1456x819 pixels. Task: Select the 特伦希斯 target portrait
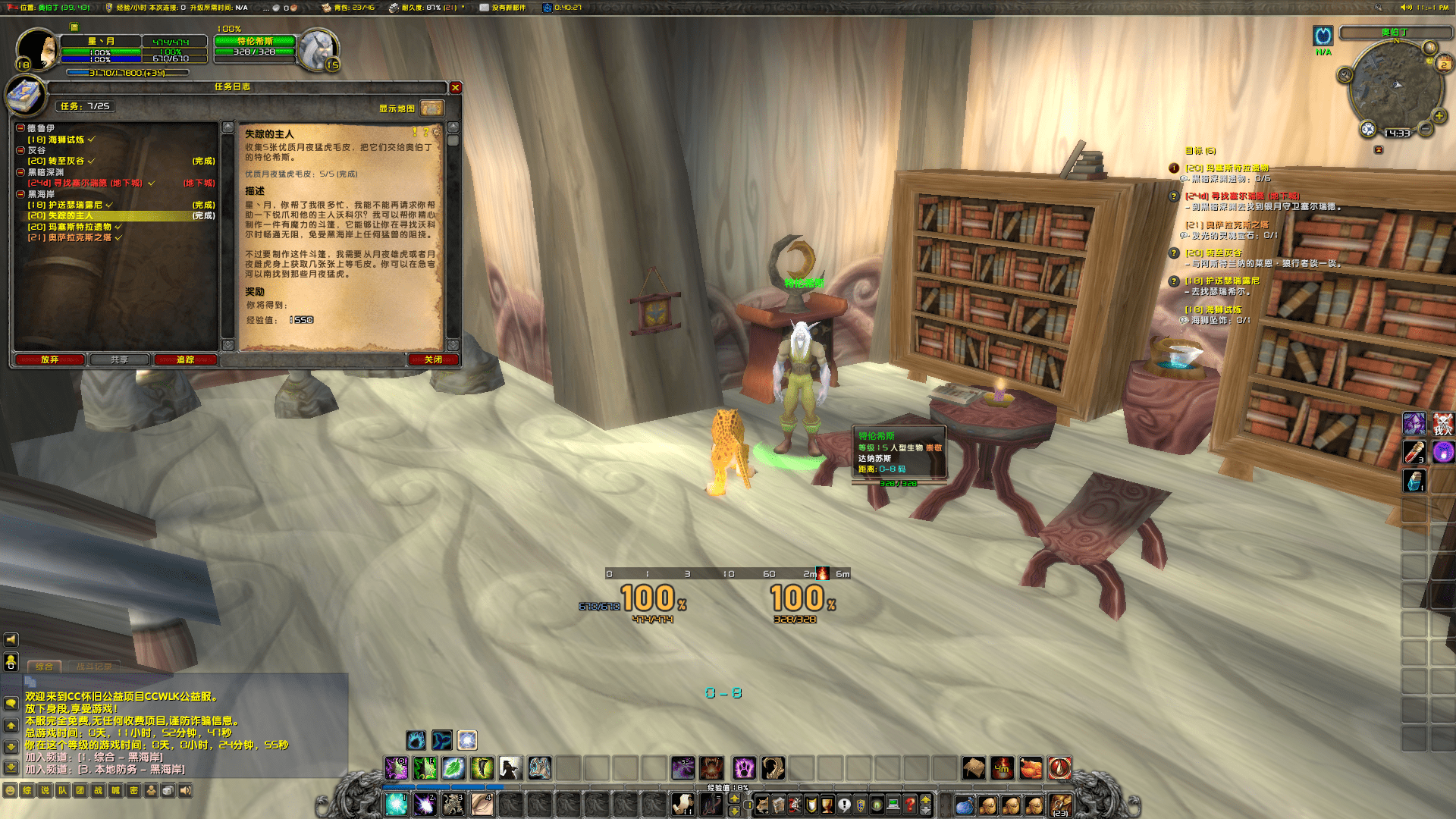point(317,50)
